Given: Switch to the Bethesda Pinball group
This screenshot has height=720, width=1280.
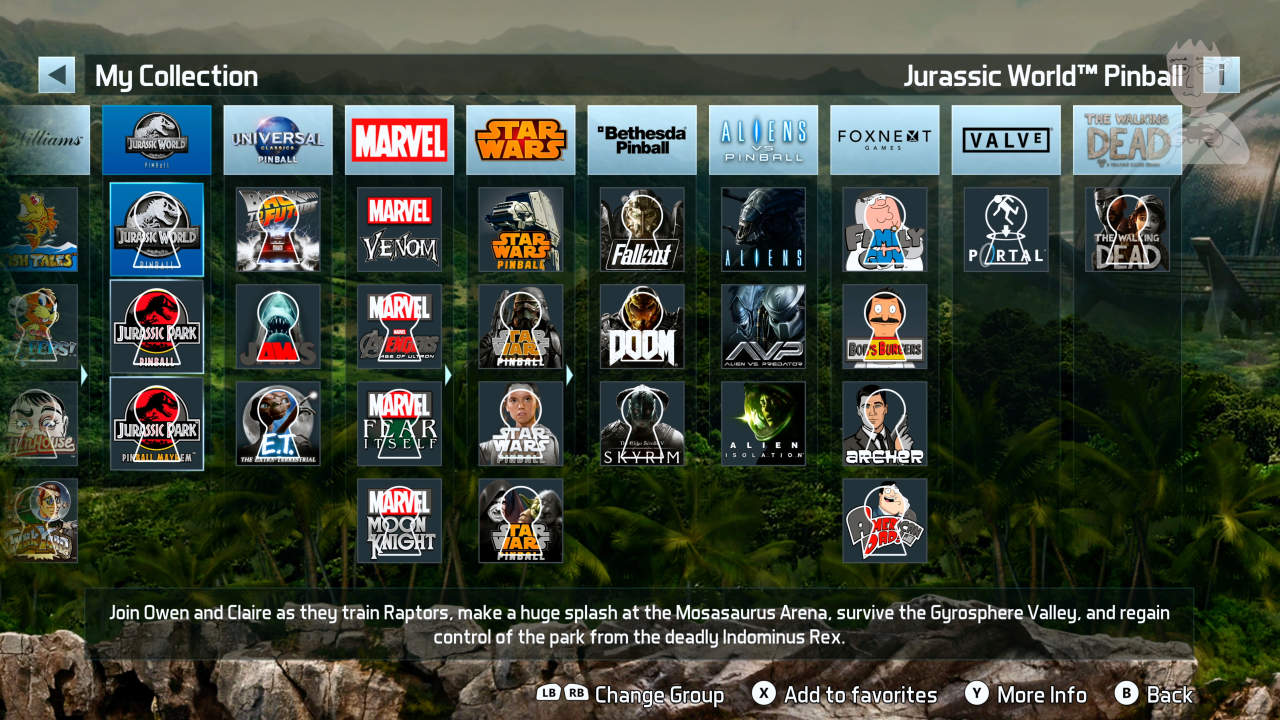Looking at the screenshot, I should [642, 139].
